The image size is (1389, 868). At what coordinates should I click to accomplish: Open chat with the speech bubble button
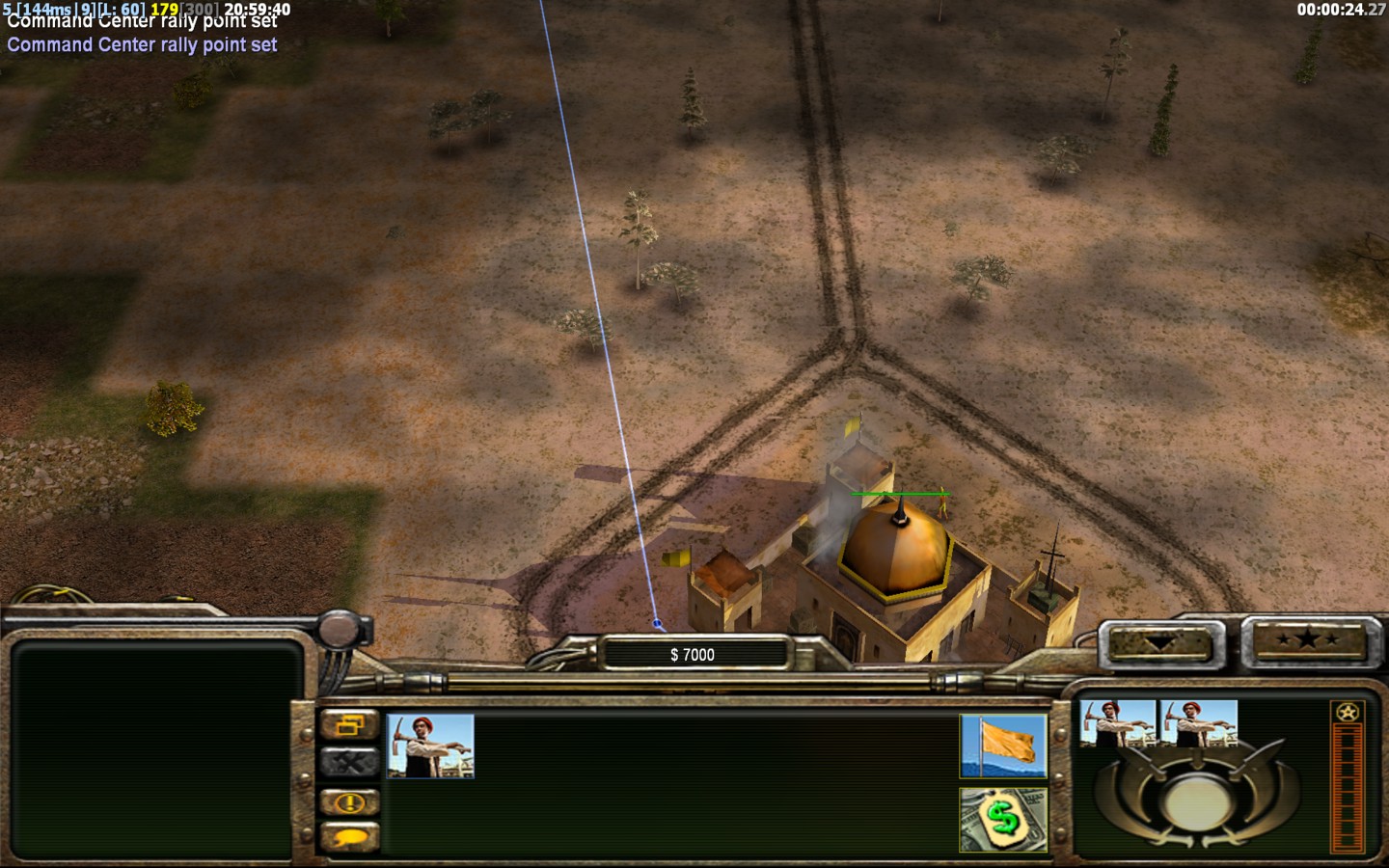click(x=349, y=837)
